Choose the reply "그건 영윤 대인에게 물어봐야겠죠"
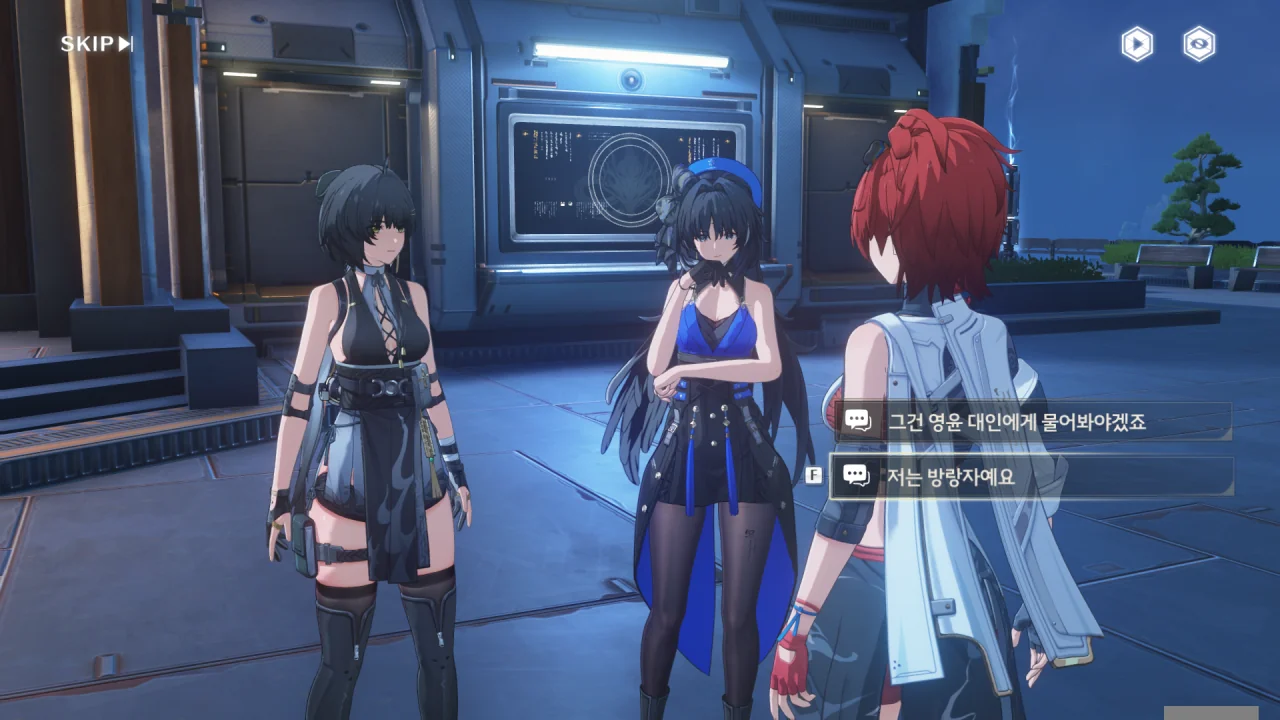This screenshot has width=1280, height=720. [1030, 422]
